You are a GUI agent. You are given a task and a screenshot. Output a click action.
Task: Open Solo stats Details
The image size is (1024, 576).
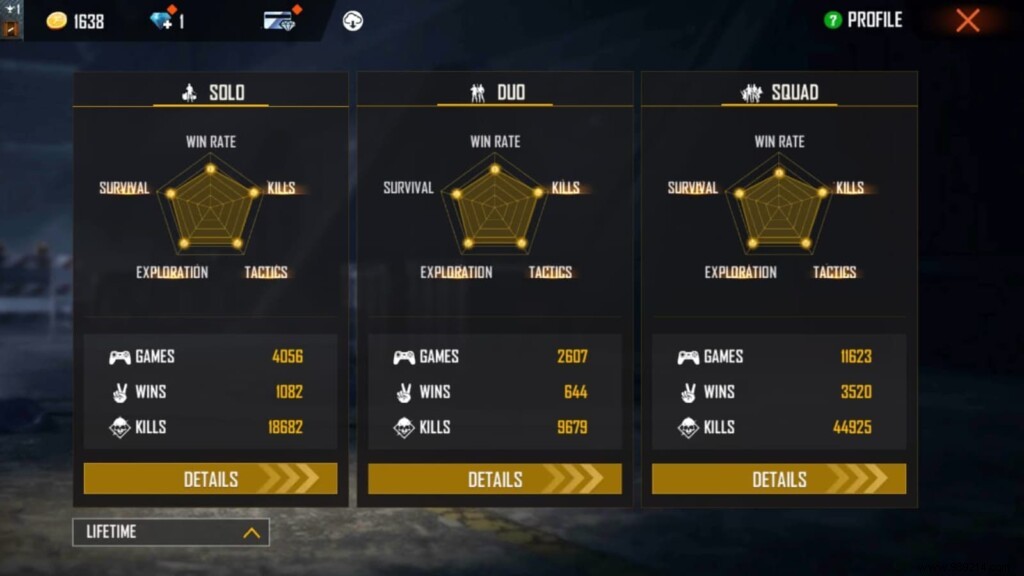coord(210,479)
